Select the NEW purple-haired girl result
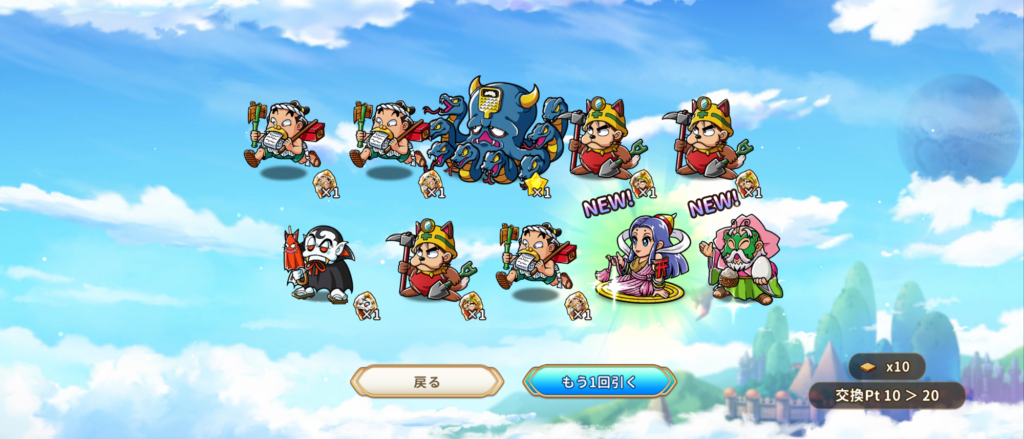 point(643,258)
